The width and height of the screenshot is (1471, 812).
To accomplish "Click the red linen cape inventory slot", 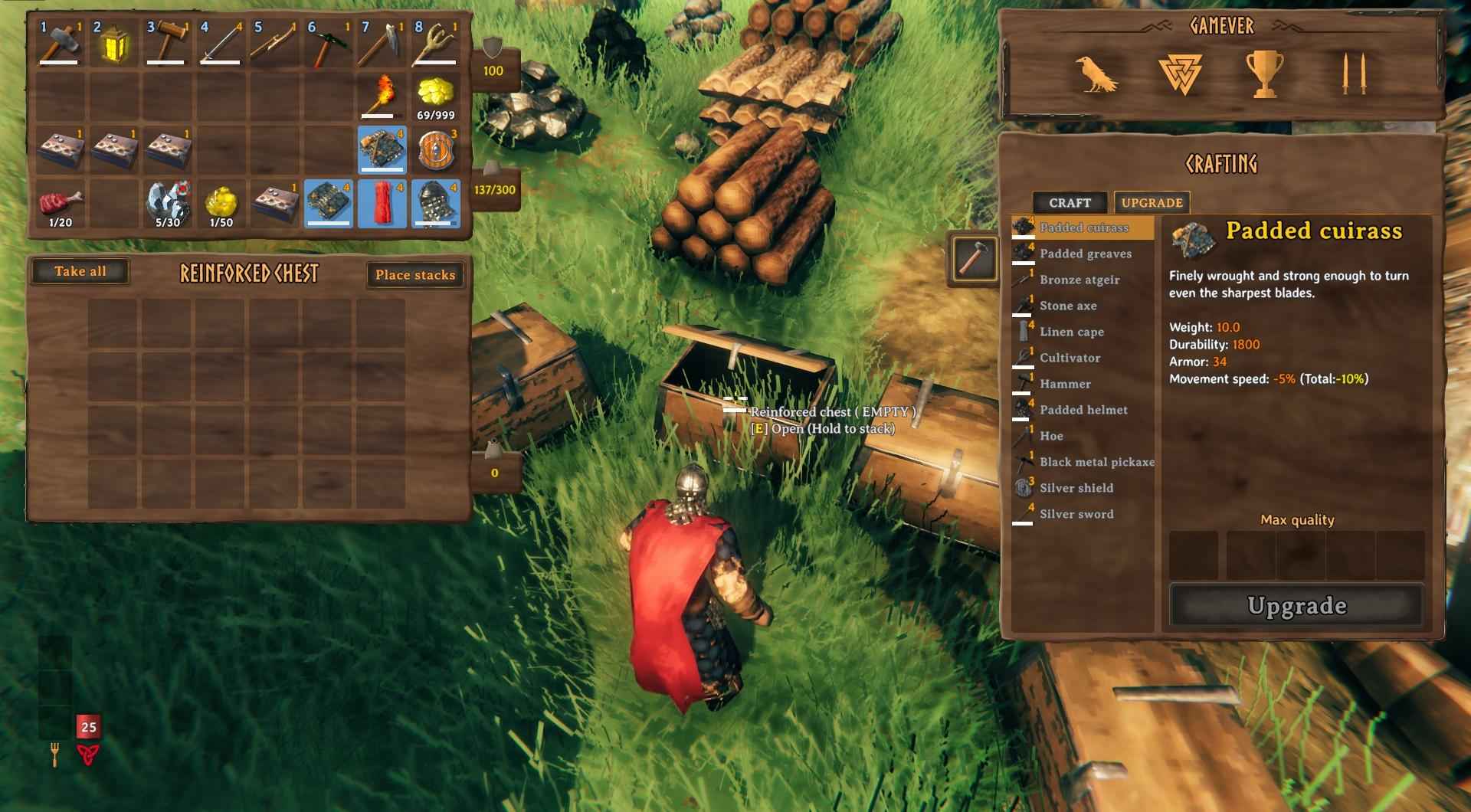I will click(x=382, y=204).
